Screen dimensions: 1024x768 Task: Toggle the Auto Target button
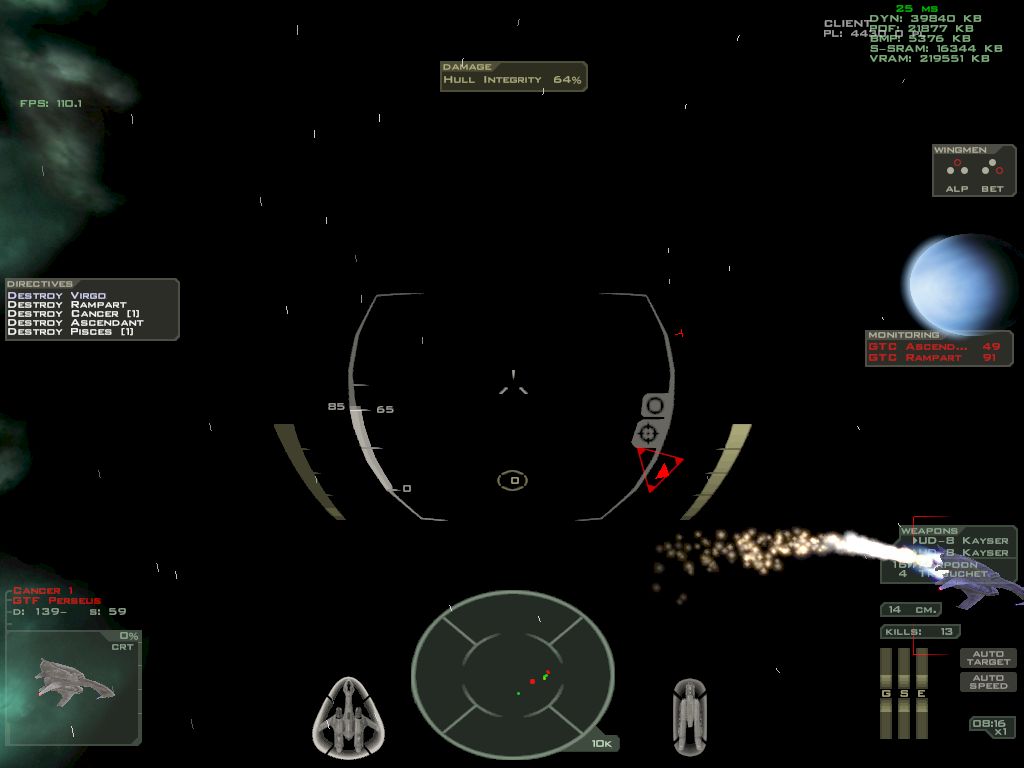click(988, 658)
